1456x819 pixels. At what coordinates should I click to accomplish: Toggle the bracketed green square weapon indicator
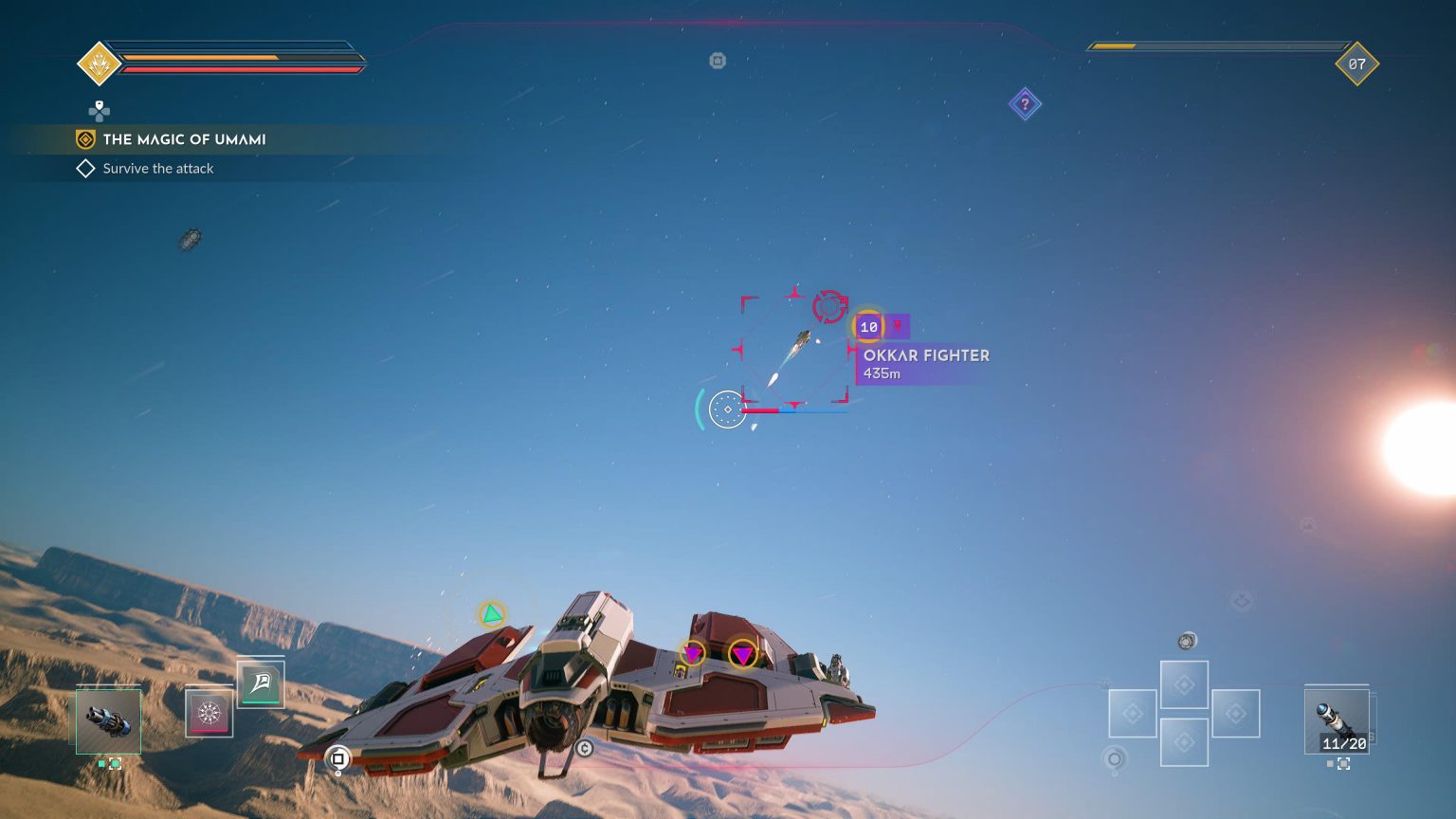tap(115, 764)
